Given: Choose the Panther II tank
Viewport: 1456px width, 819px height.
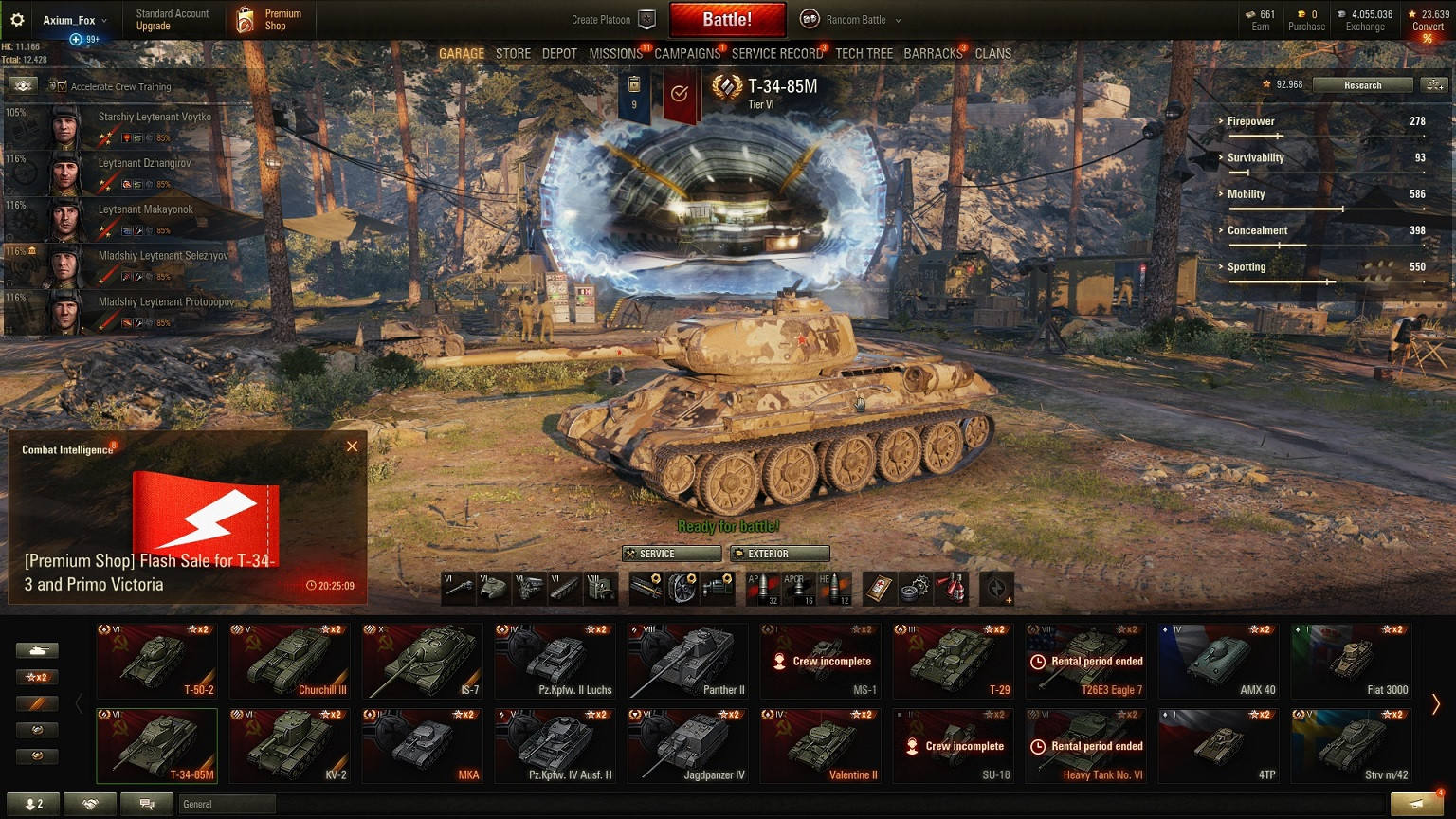Looking at the screenshot, I should tap(688, 661).
